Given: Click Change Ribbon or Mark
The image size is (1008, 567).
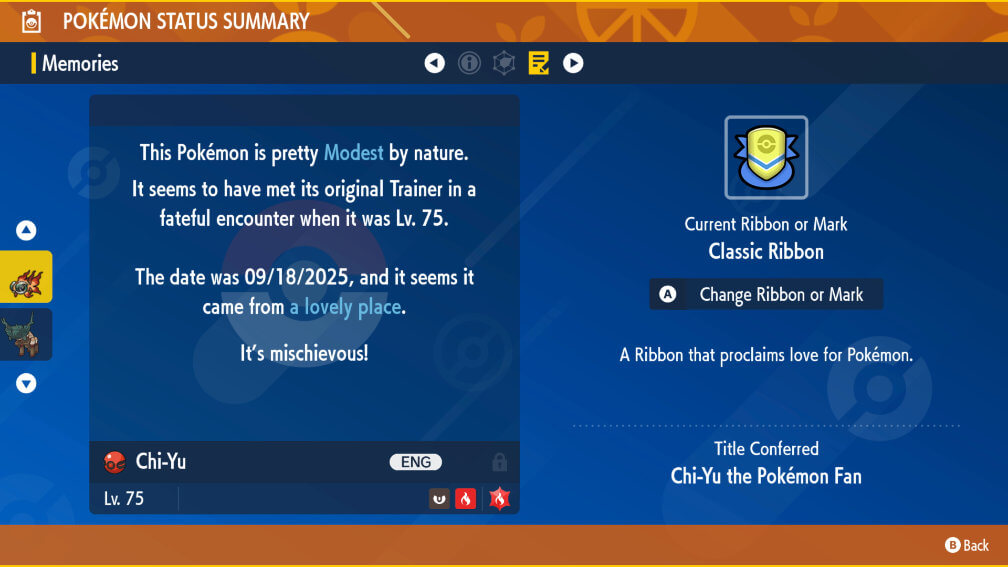Looking at the screenshot, I should click(766, 295).
